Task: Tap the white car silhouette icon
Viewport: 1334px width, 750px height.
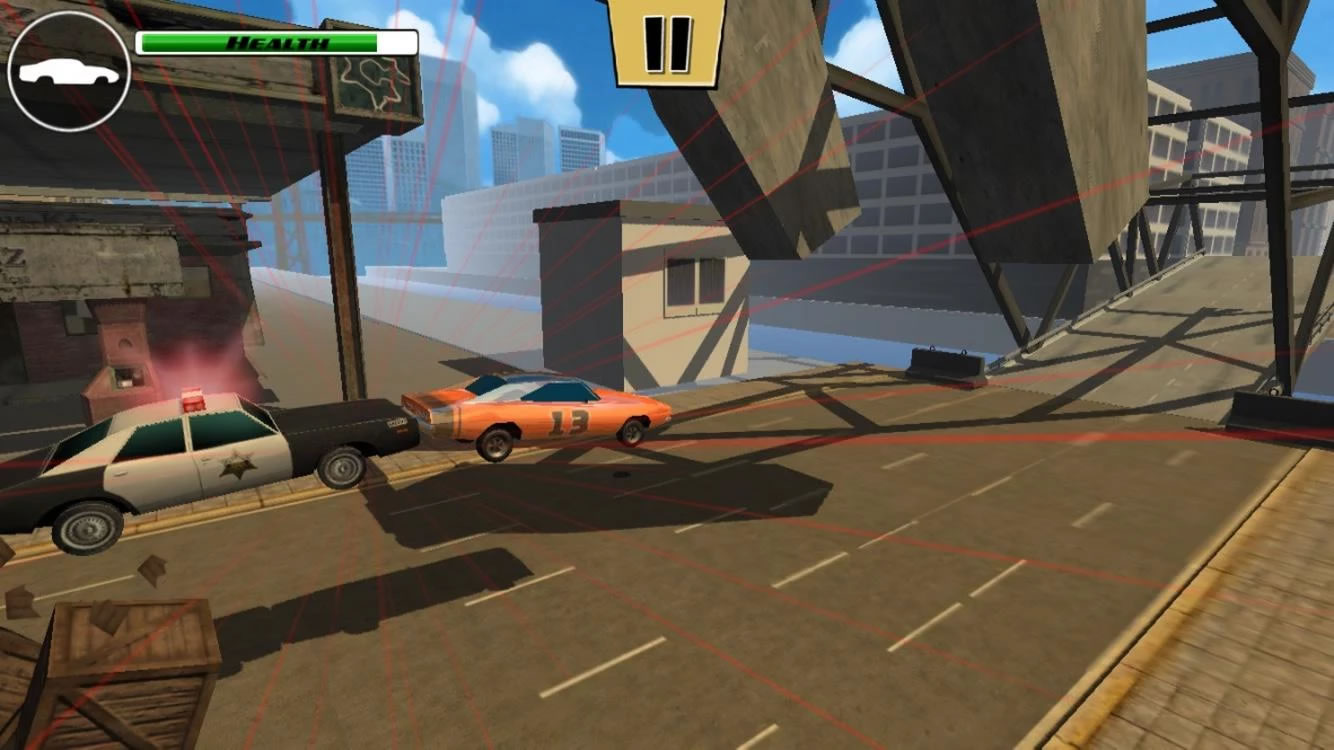Action: click(68, 72)
